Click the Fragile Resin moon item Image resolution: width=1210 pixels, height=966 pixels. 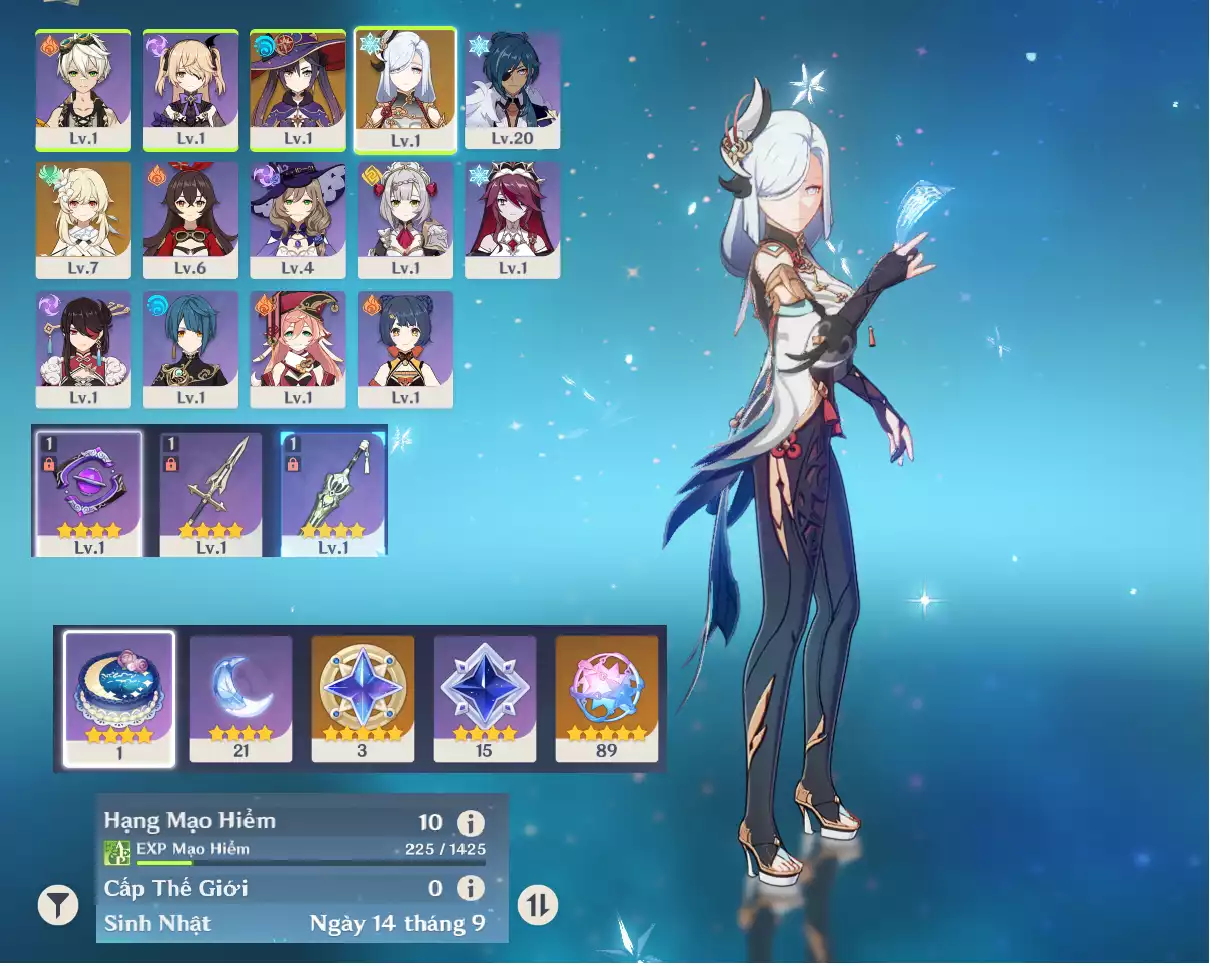241,698
